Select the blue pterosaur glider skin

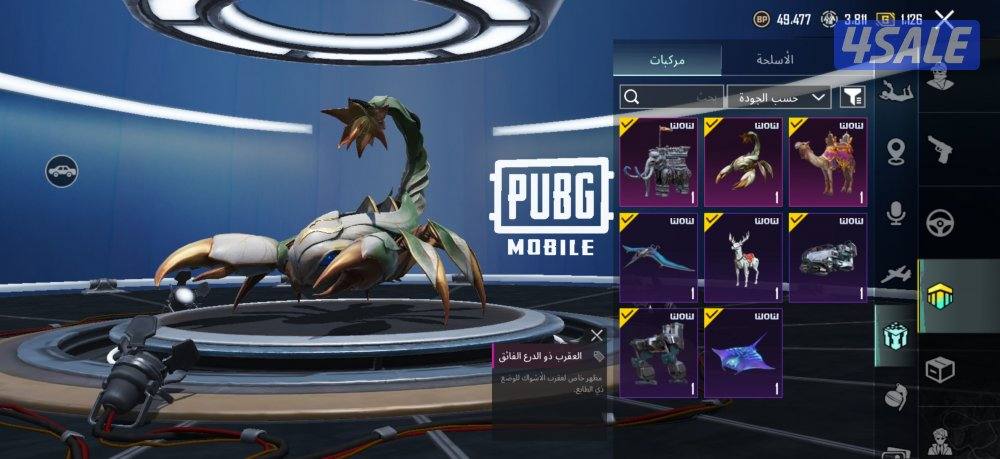658,257
